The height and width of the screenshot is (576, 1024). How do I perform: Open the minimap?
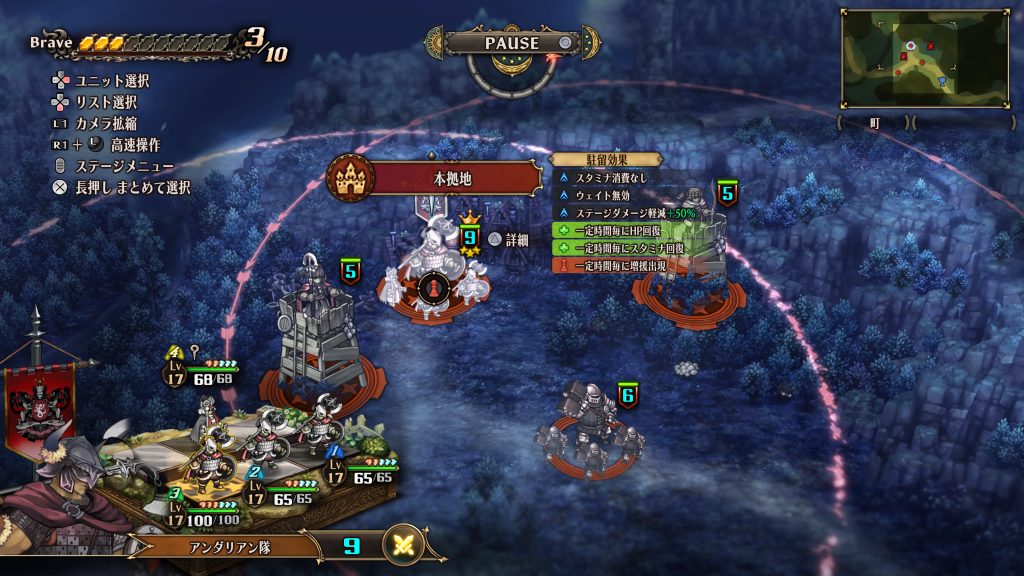click(910, 58)
